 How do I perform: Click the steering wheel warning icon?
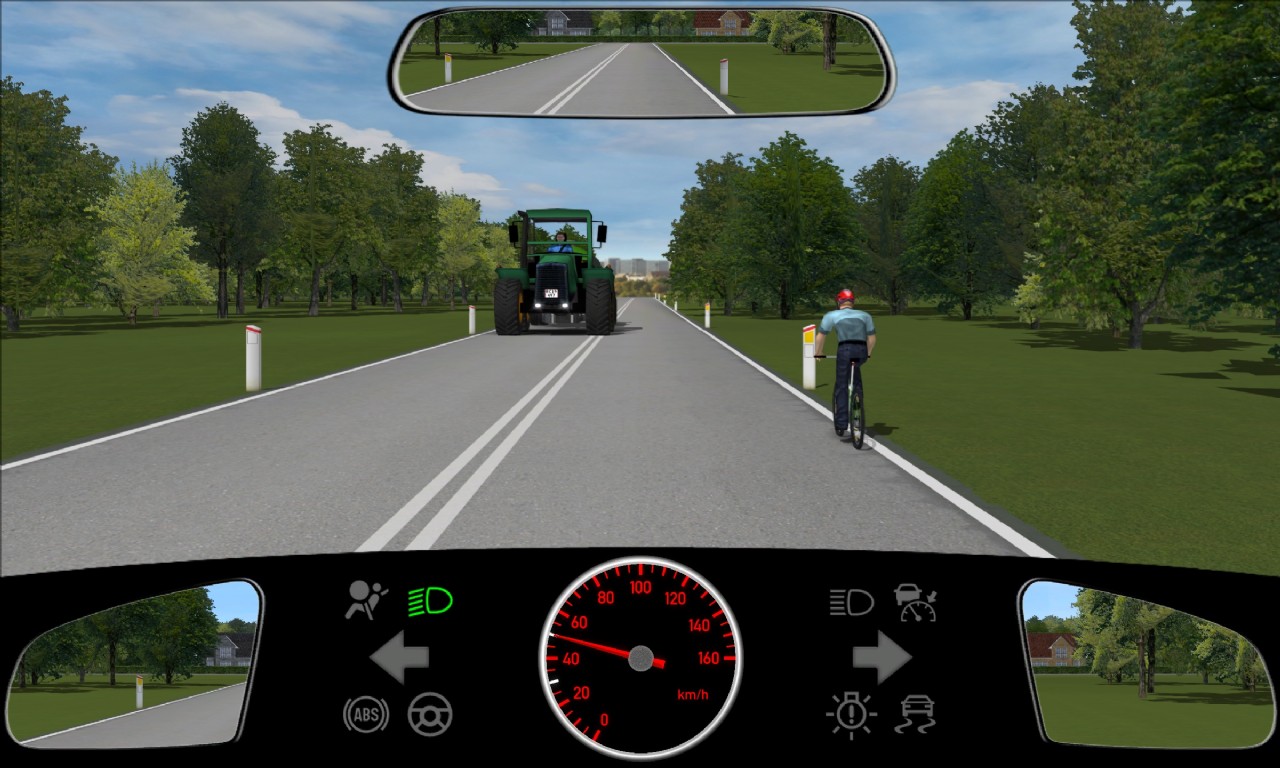point(430,714)
